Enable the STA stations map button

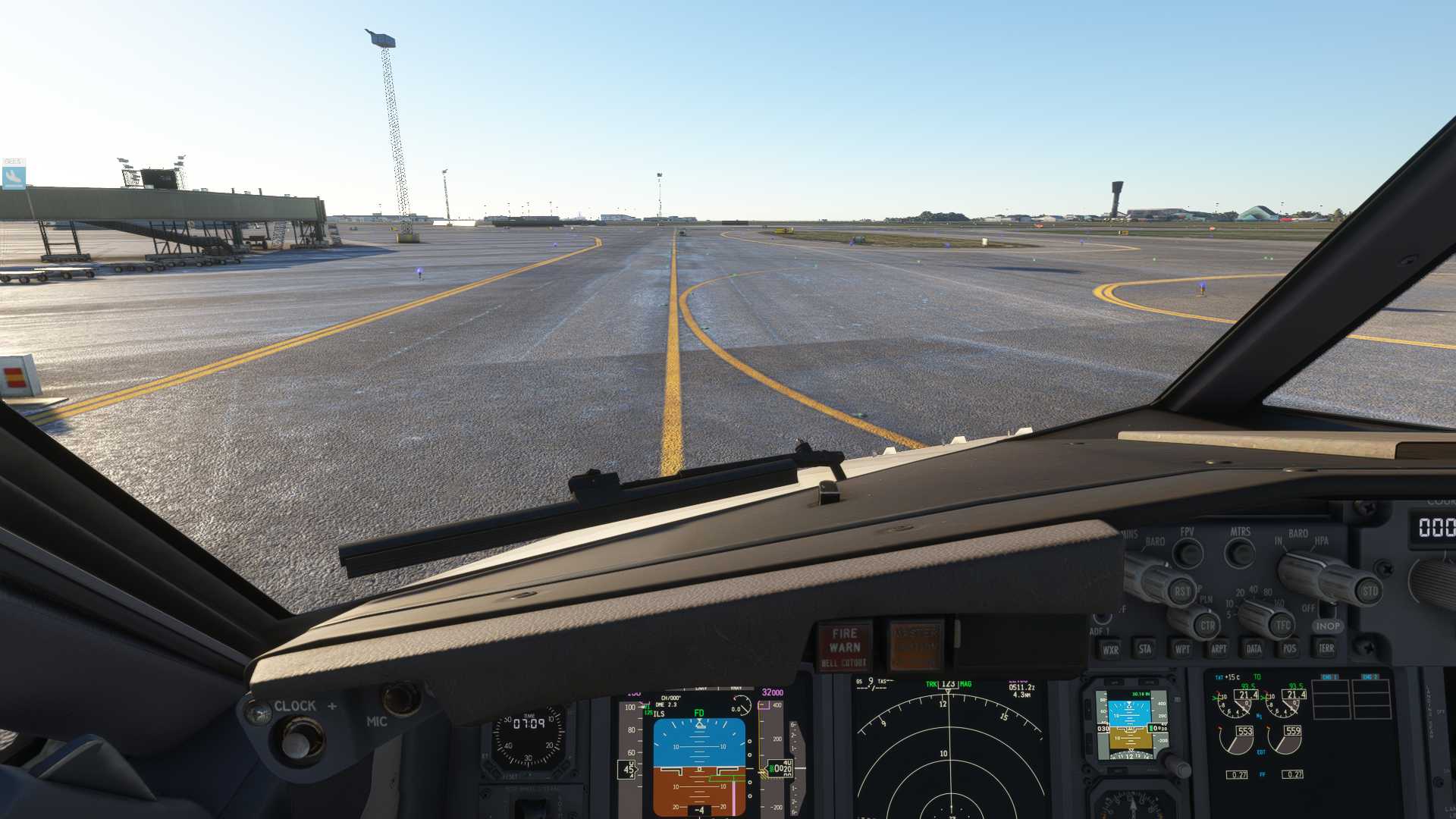click(1145, 648)
